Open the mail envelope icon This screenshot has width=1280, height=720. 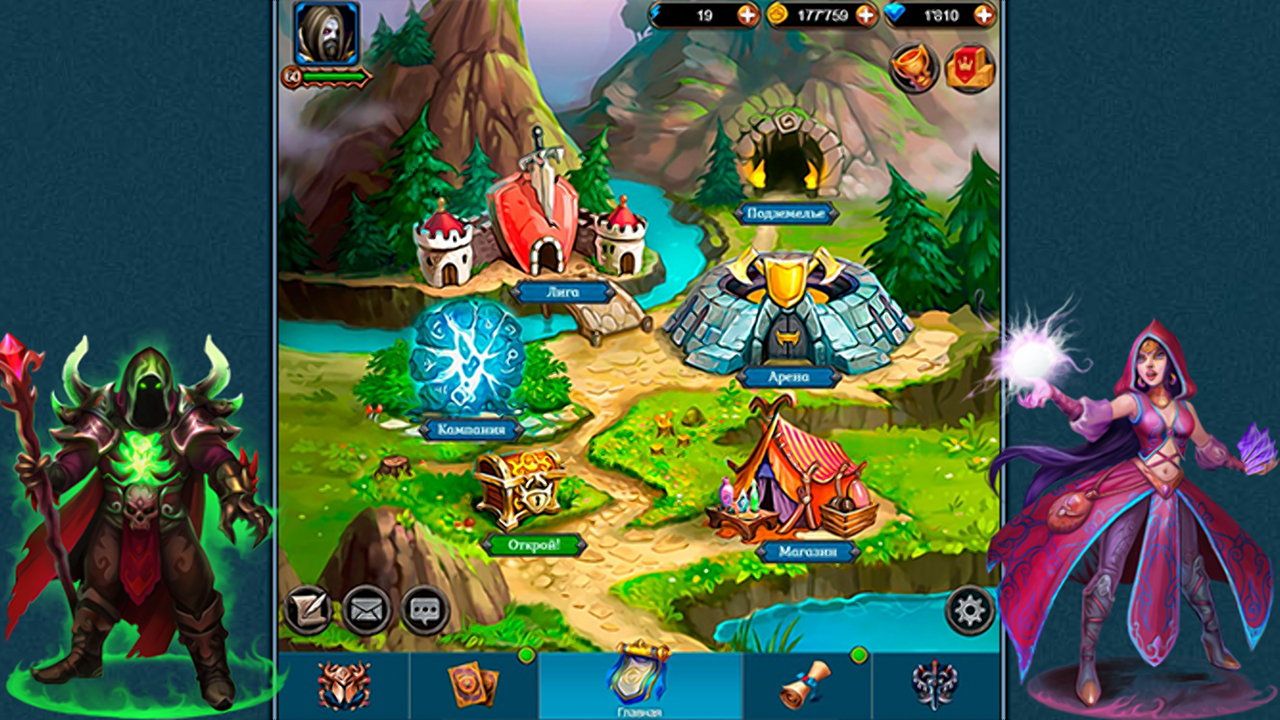(x=368, y=611)
